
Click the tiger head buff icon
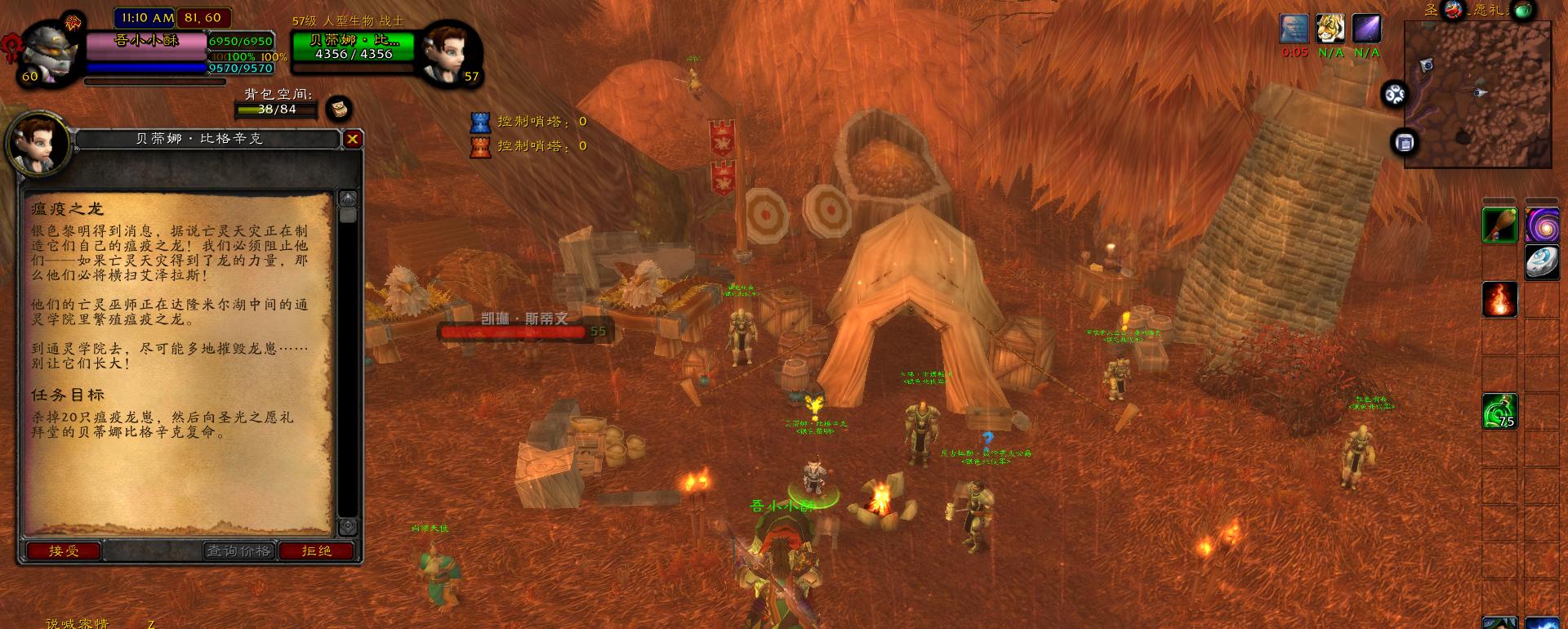point(1330,29)
